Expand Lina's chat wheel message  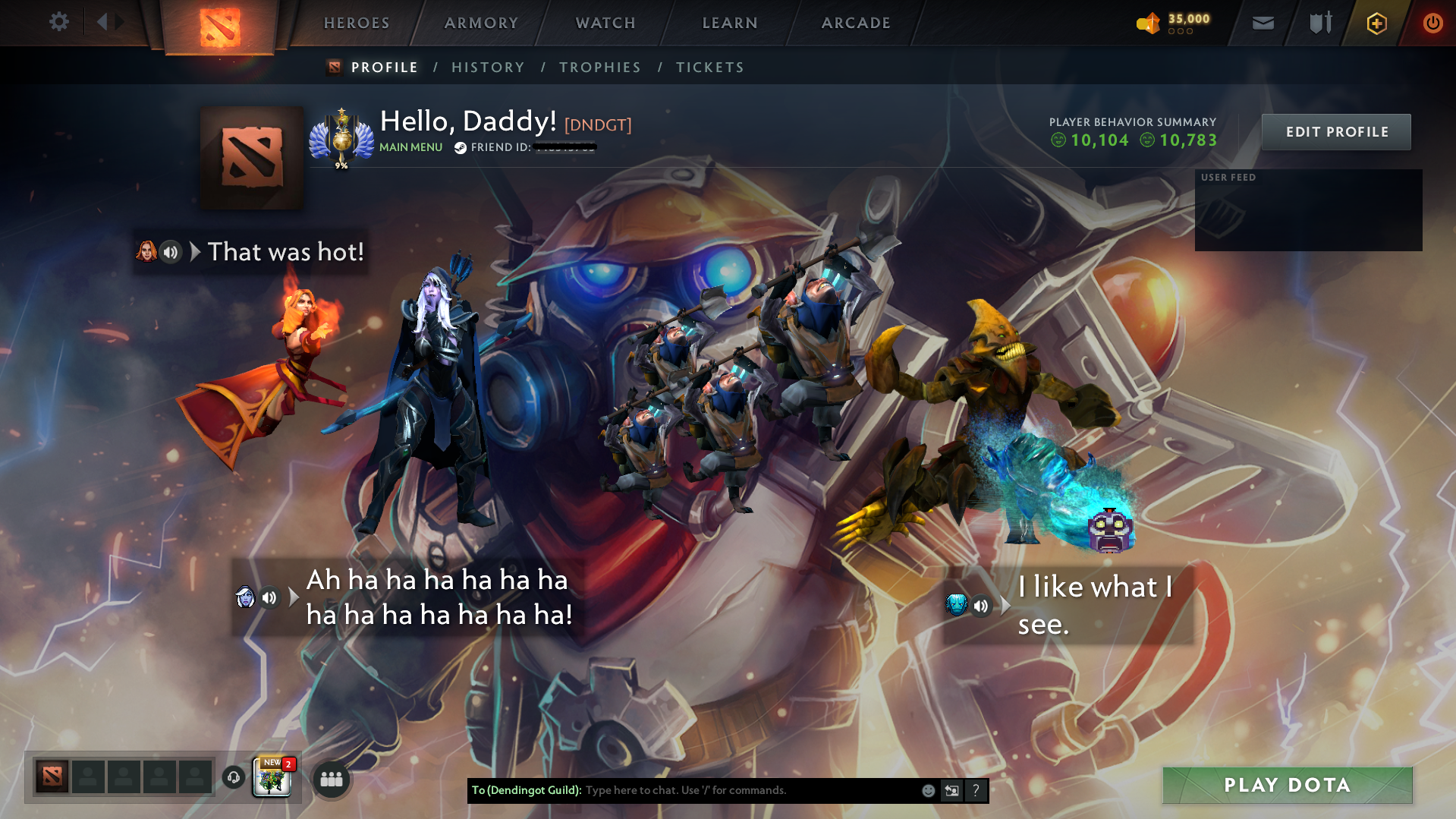(197, 251)
